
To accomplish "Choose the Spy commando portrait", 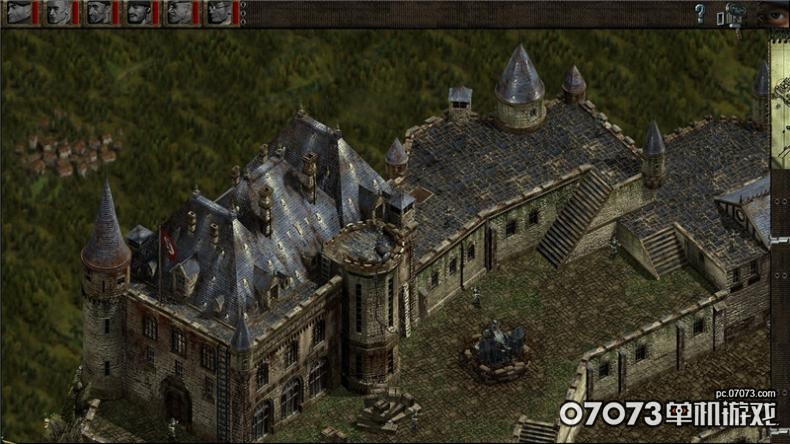I will pos(219,13).
